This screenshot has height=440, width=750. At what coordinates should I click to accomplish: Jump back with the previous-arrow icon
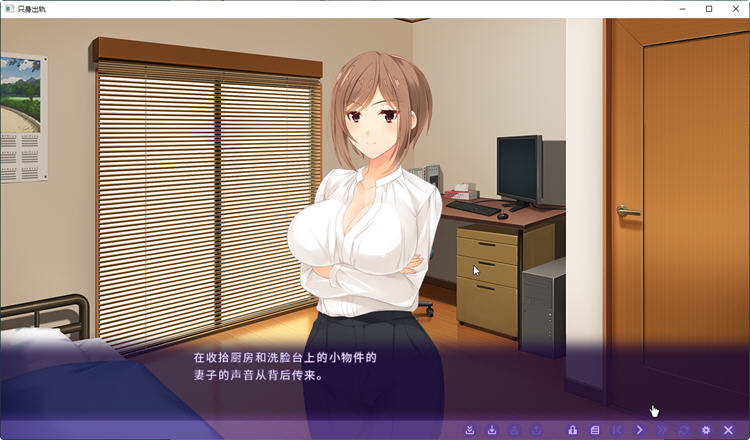point(617,430)
